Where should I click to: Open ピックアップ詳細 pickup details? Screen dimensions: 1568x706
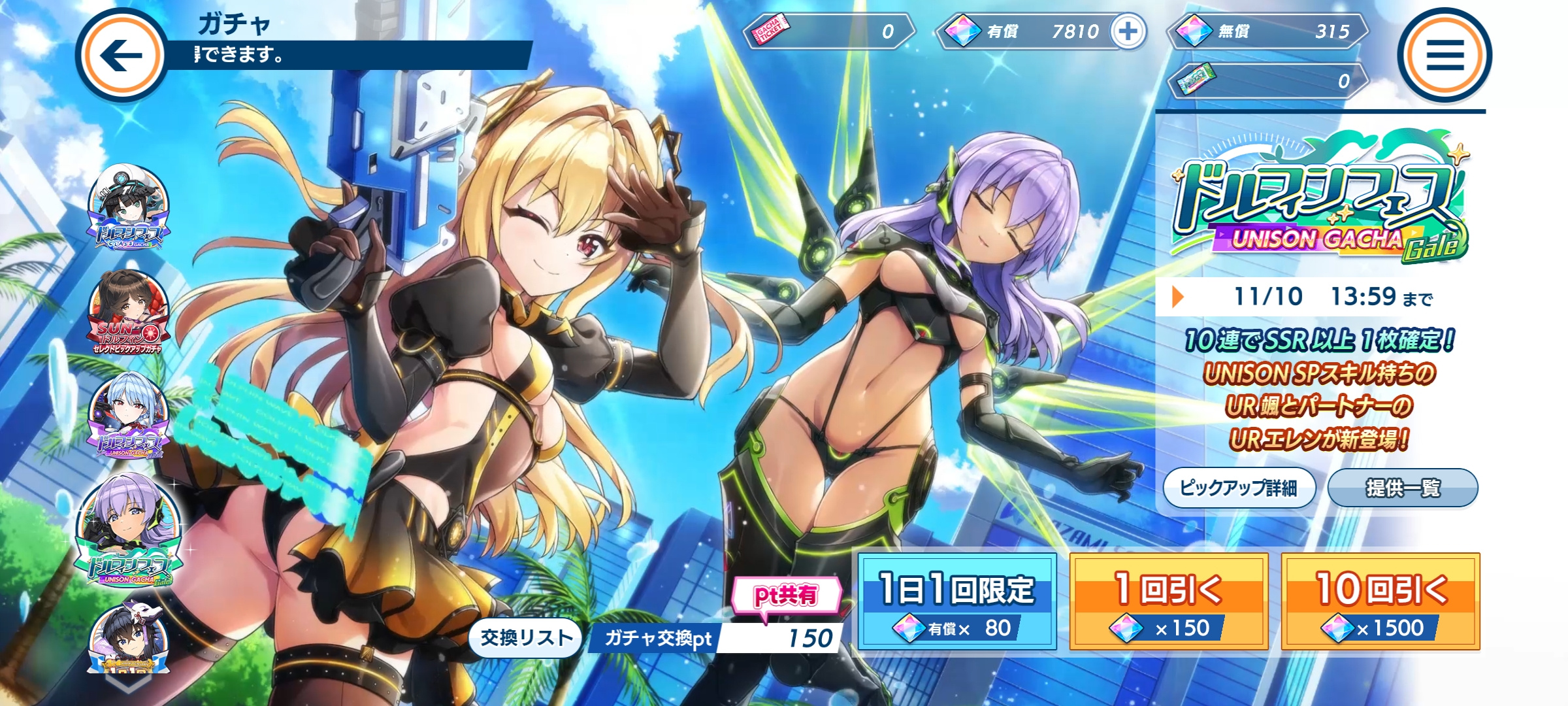pyautogui.click(x=1239, y=488)
